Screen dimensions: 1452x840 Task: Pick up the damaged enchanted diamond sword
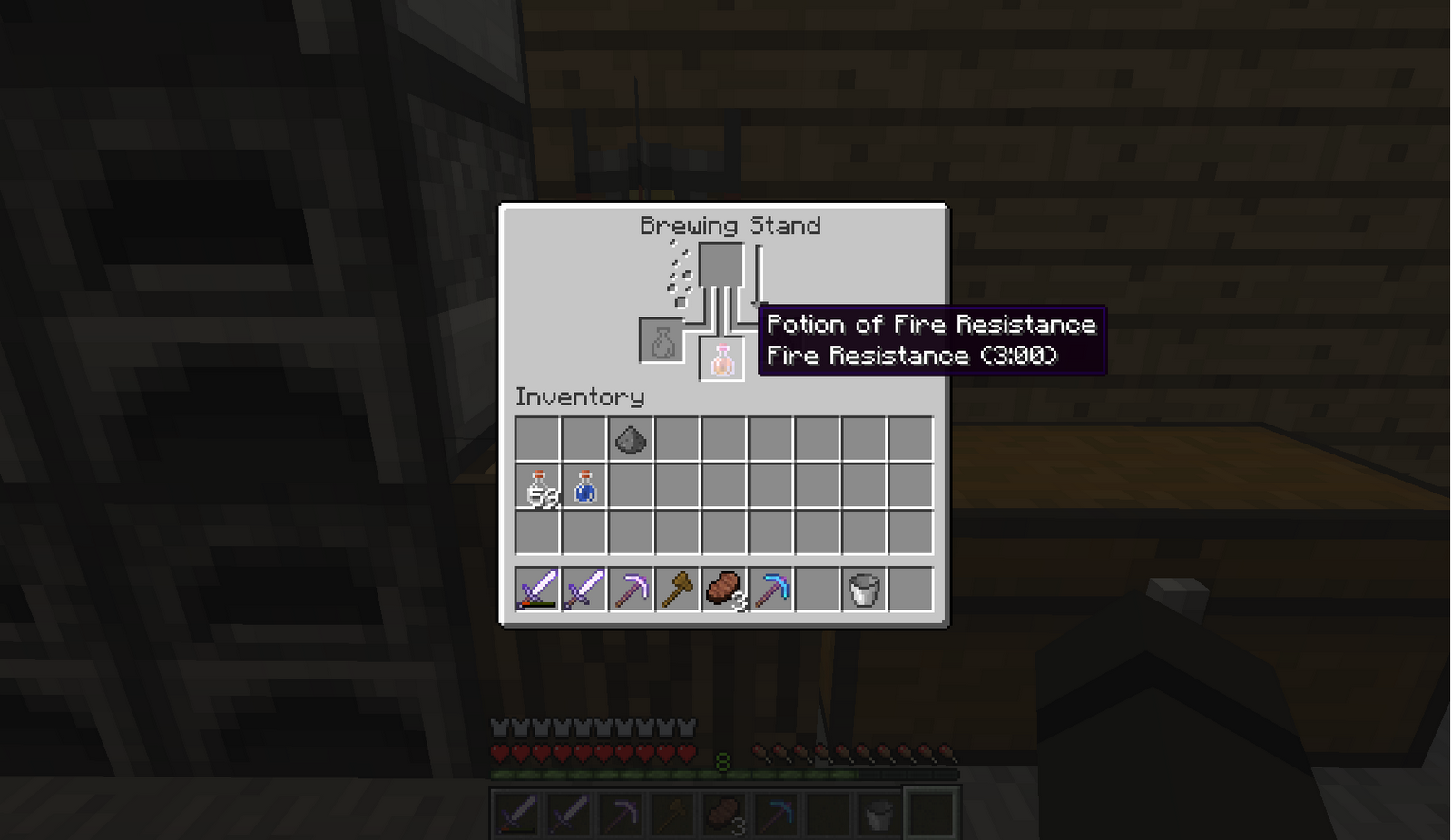pos(535,590)
